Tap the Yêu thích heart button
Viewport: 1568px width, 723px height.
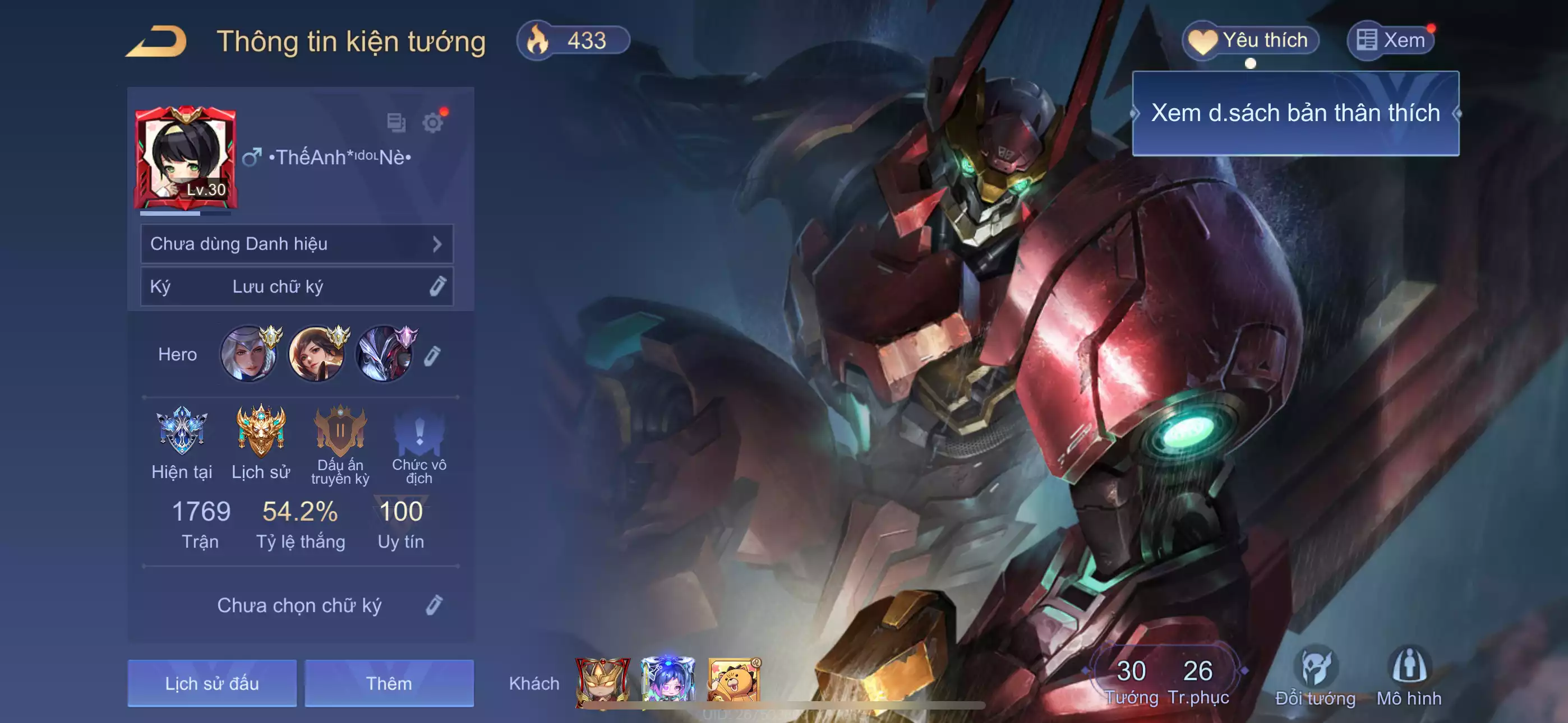click(x=1250, y=40)
